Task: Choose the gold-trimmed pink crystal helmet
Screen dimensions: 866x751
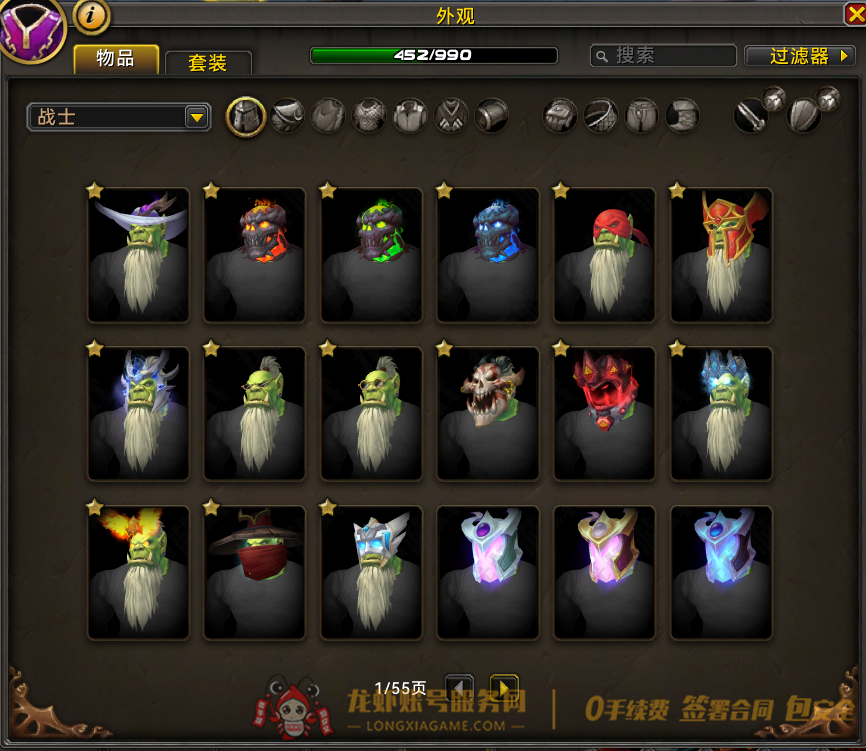Action: click(x=604, y=572)
